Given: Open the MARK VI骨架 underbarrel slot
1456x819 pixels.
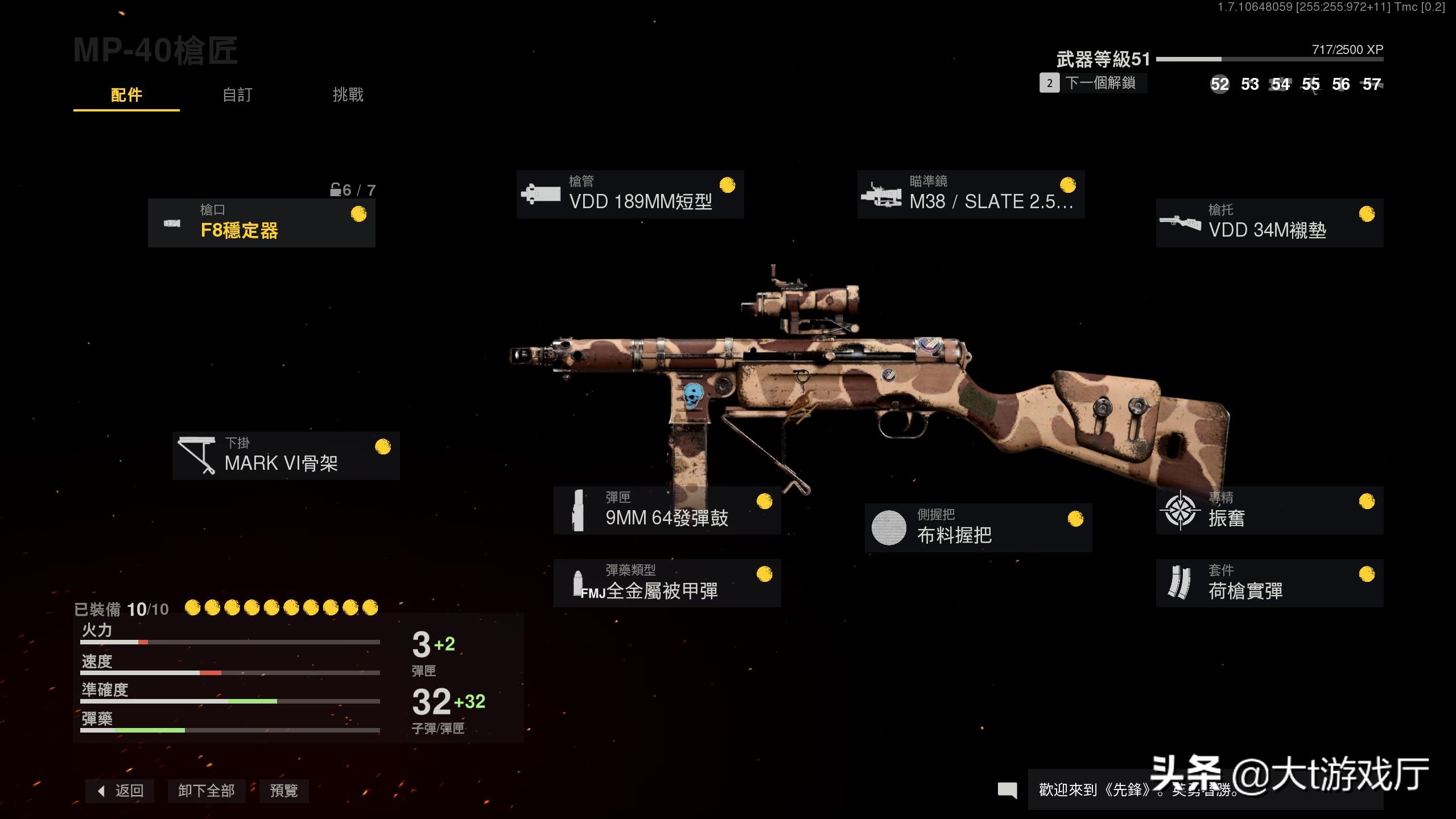Looking at the screenshot, I should pyautogui.click(x=286, y=456).
